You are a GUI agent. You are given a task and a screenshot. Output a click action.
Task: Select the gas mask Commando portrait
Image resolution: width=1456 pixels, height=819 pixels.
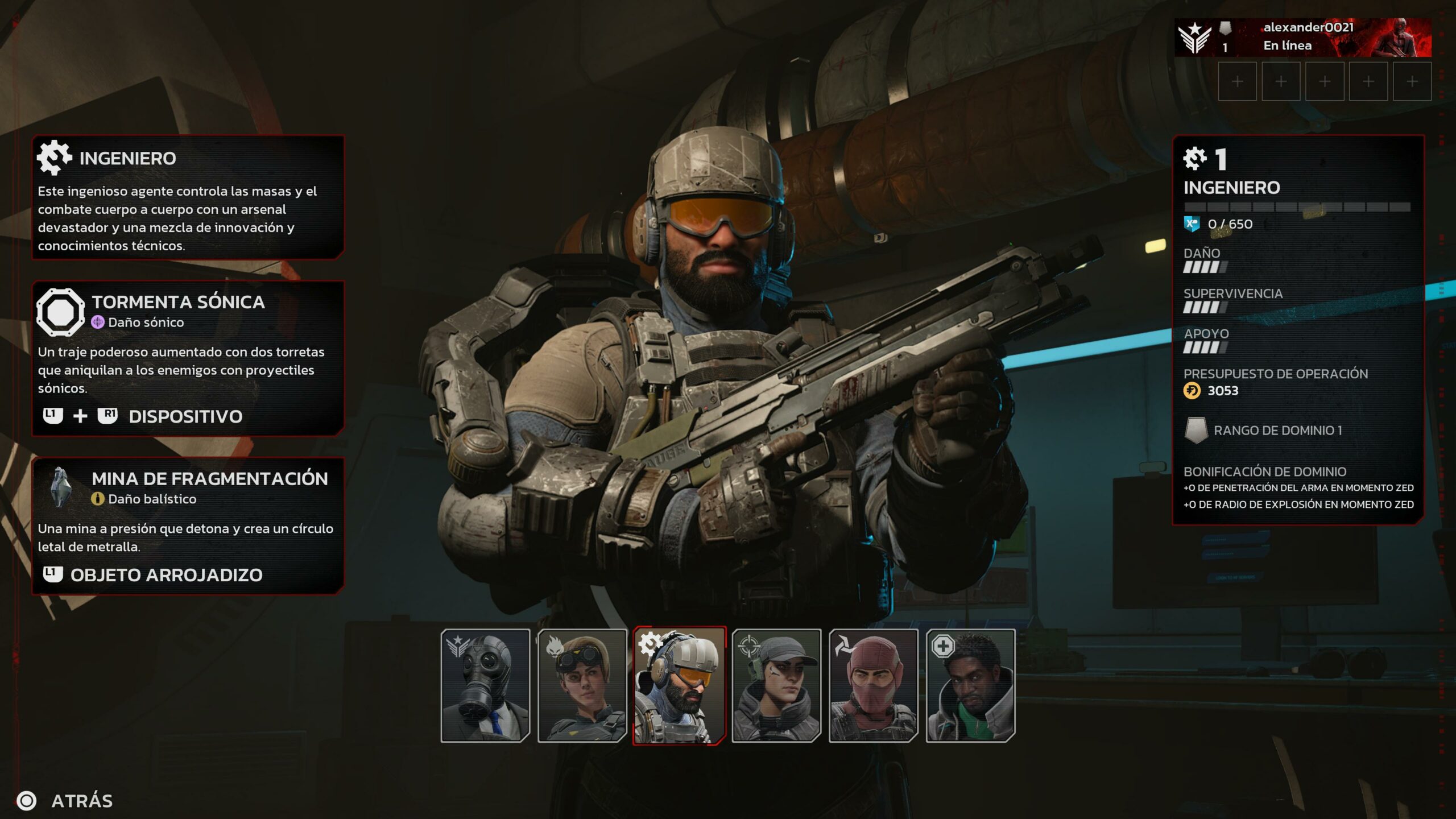485,685
